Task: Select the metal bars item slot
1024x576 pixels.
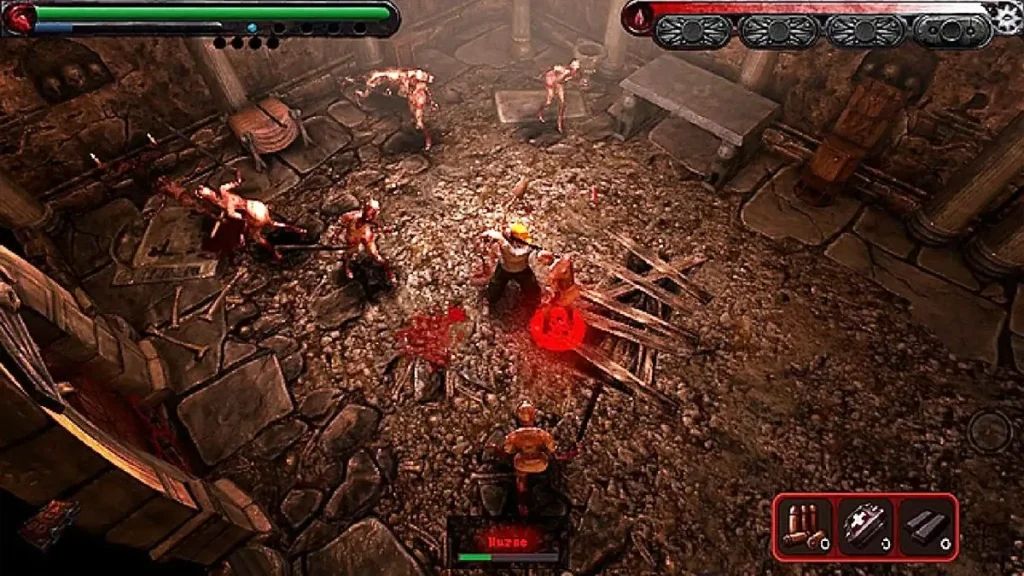Action: tap(925, 526)
